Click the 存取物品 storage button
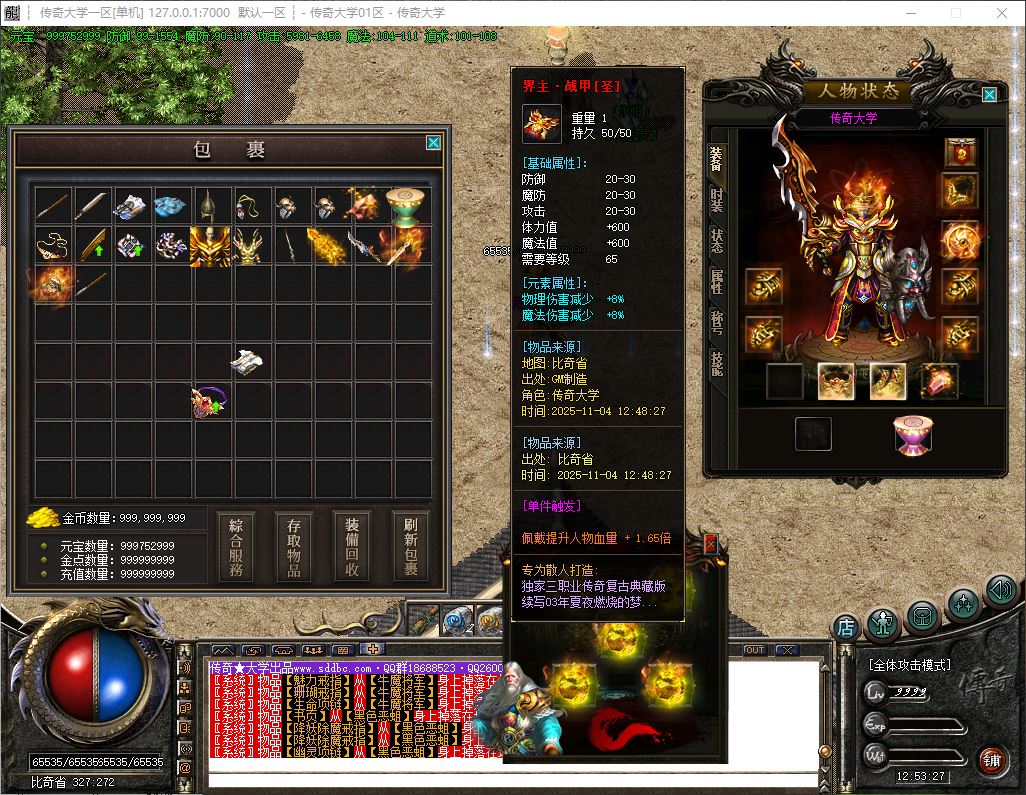1026x795 pixels. 294,547
